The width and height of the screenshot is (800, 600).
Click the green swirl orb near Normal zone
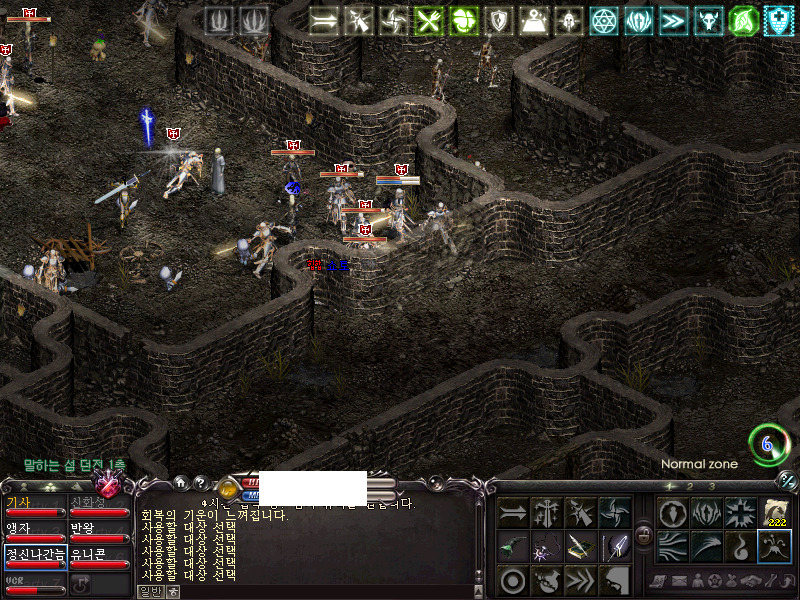coord(768,444)
